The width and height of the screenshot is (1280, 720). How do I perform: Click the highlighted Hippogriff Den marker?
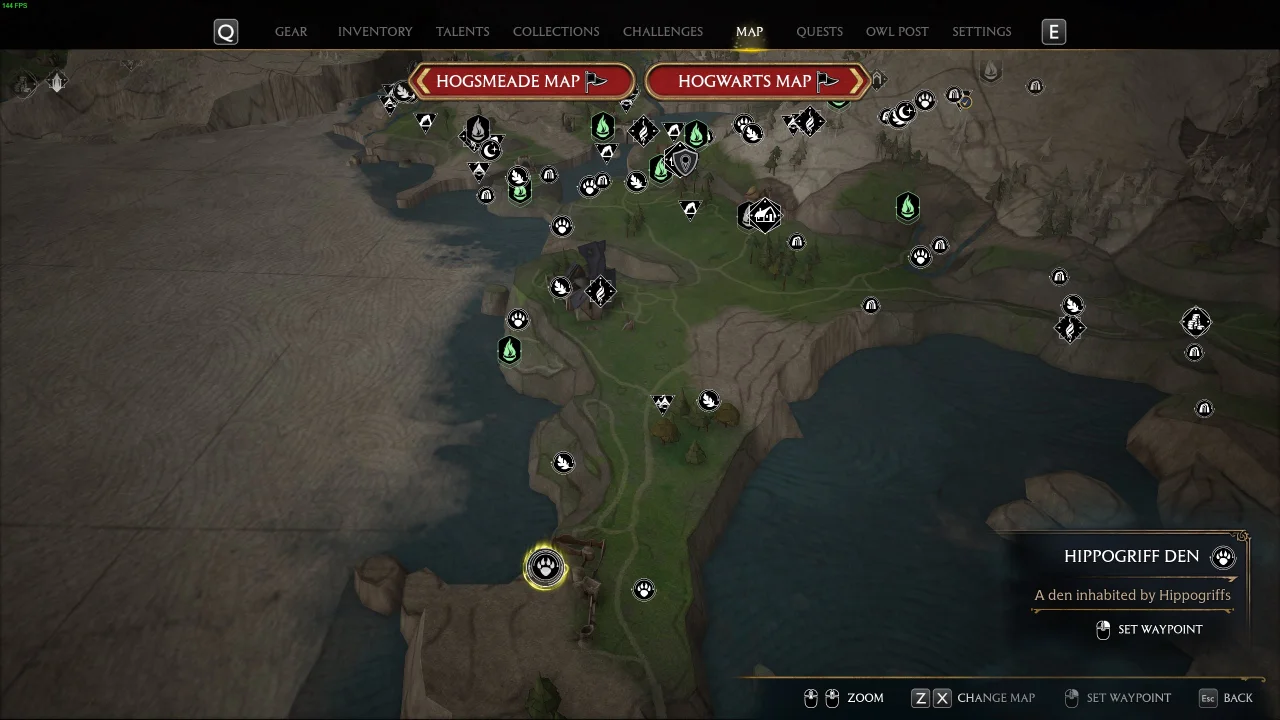(545, 566)
